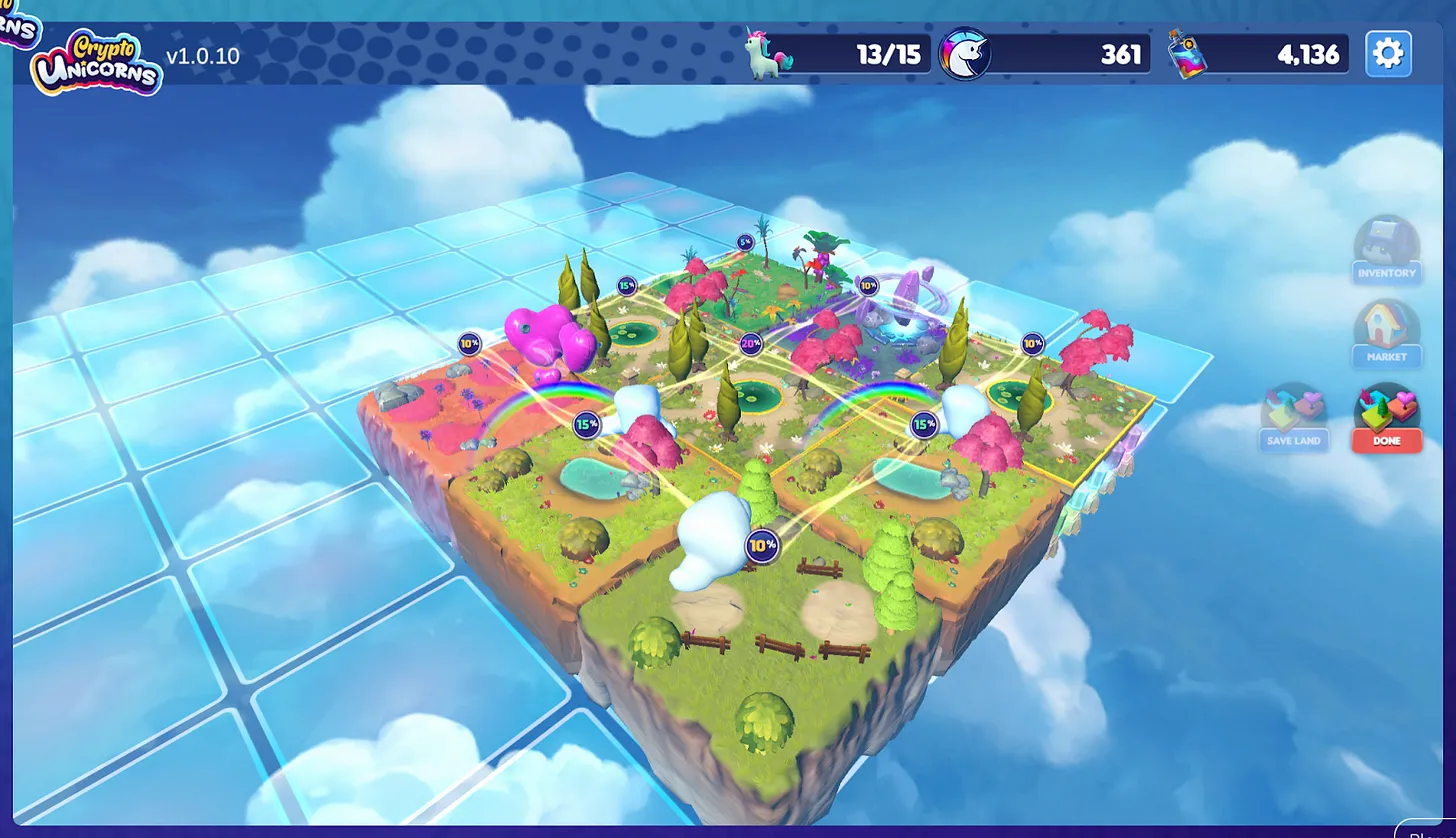Click the Save Land button
This screenshot has height=838, width=1456.
[x=1293, y=418]
